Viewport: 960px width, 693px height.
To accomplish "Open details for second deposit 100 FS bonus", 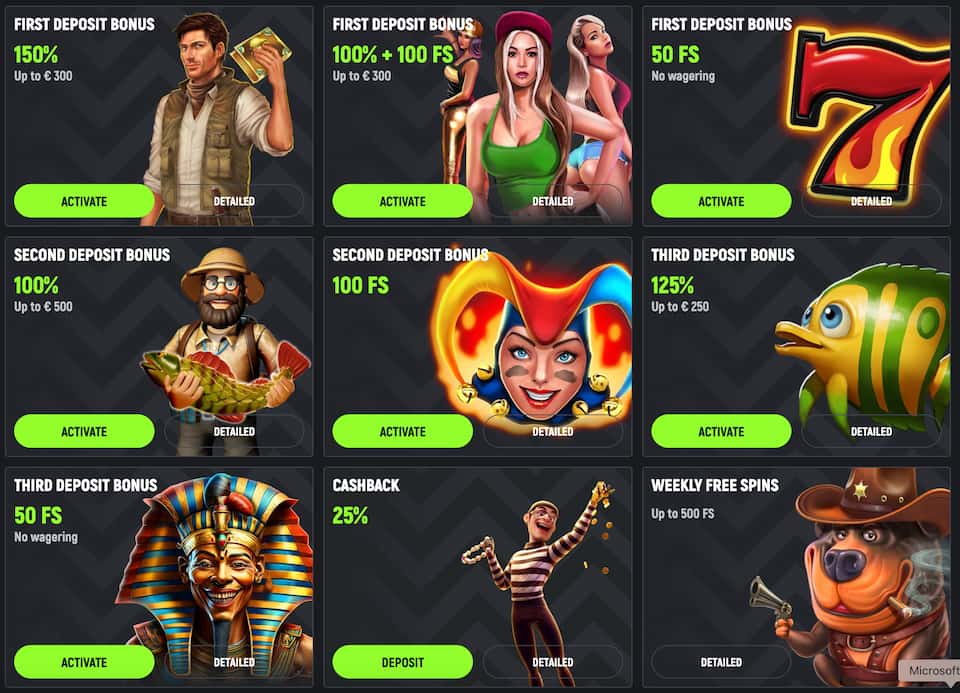I will pos(553,432).
